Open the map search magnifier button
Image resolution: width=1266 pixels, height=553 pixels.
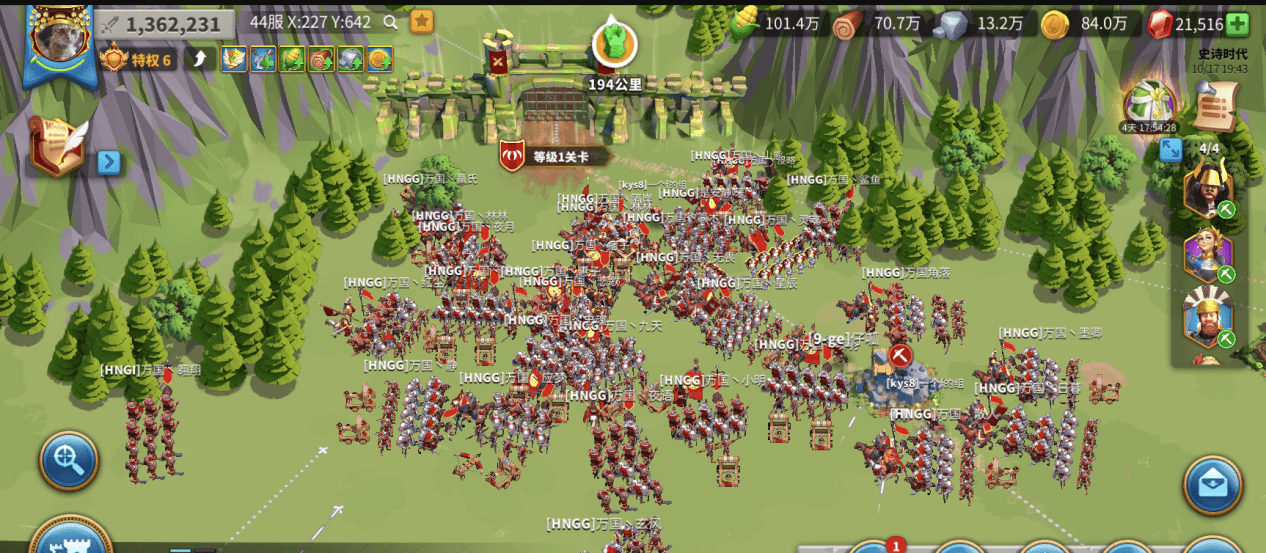68,460
